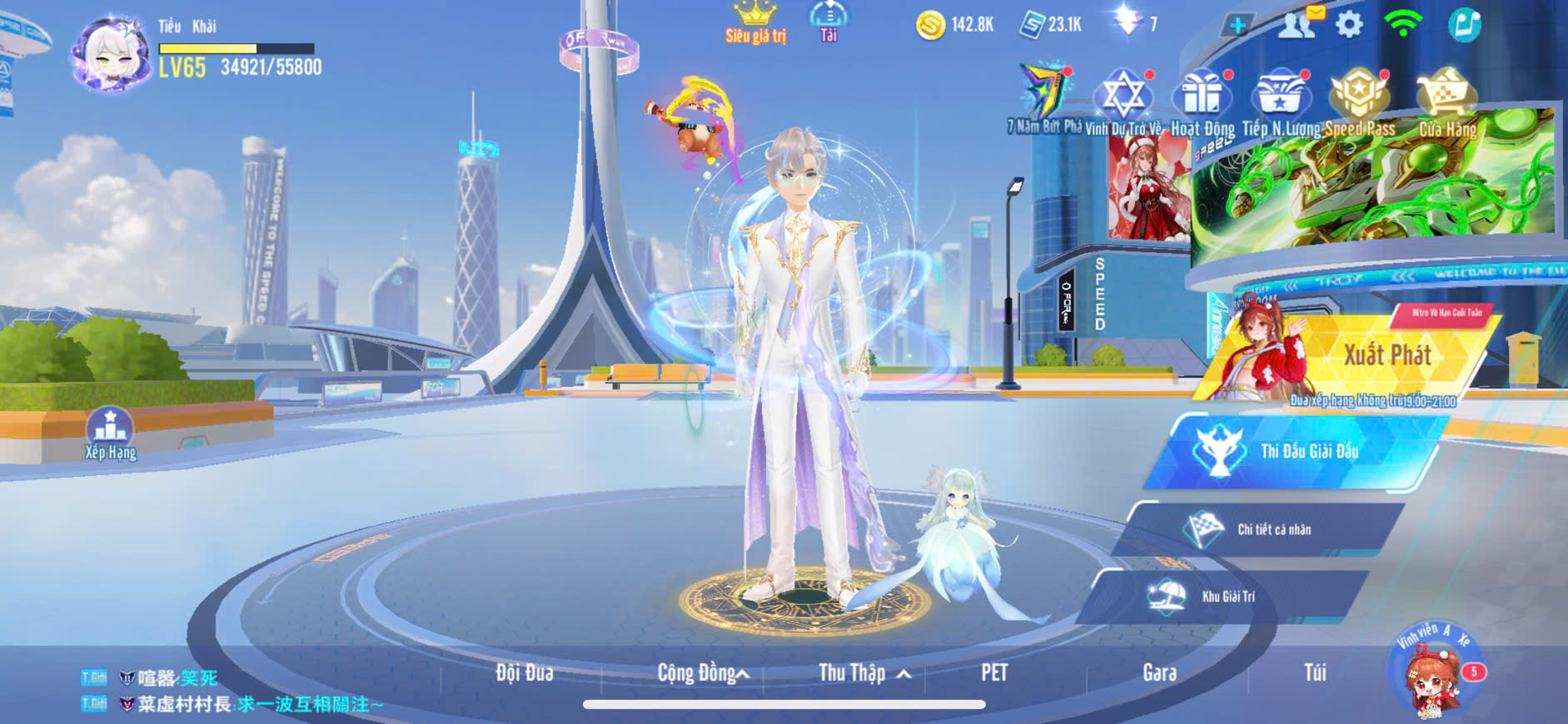This screenshot has width=1568, height=724.
Task: Open the PET menu
Action: [994, 672]
